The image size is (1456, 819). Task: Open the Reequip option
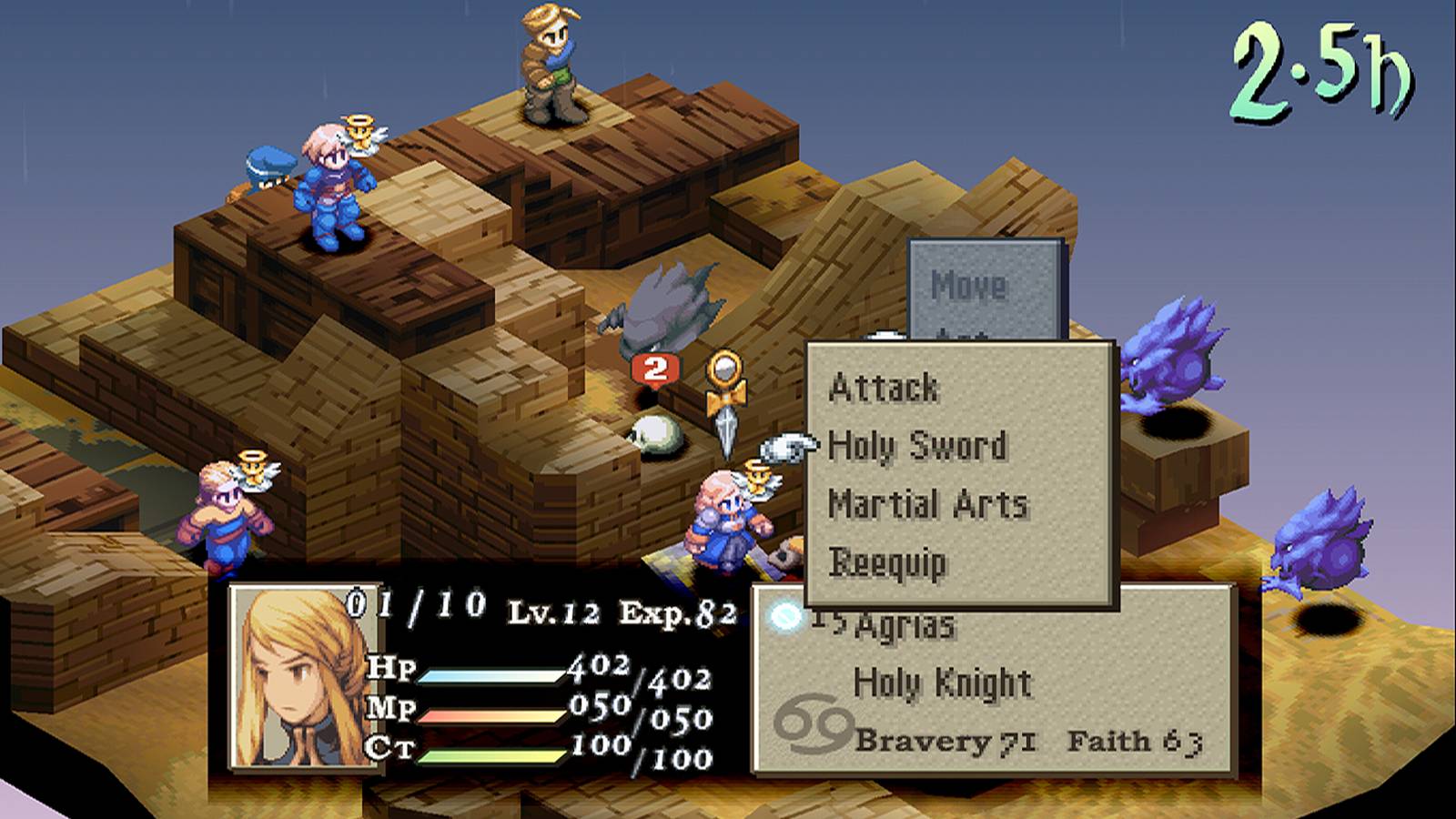(x=887, y=562)
